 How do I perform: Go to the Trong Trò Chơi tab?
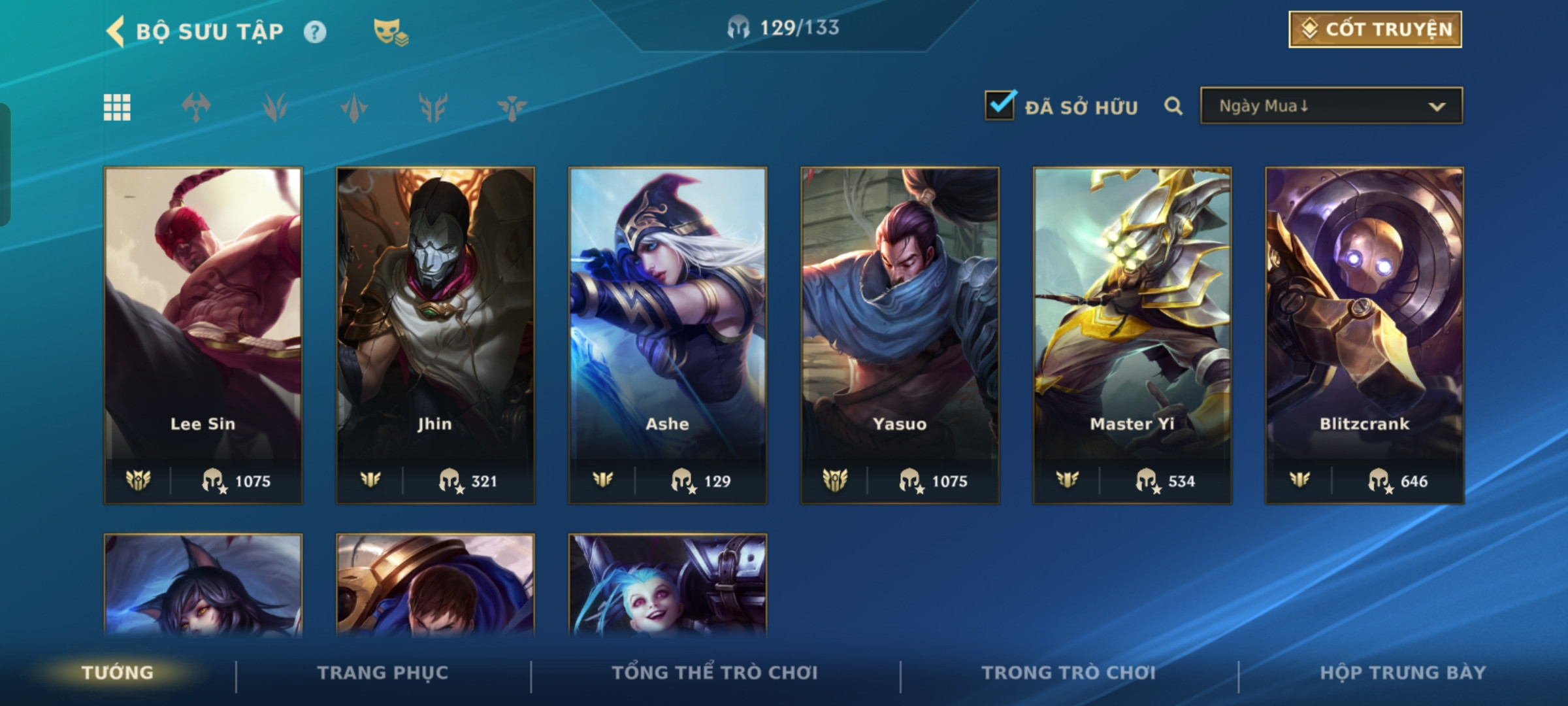click(x=1068, y=673)
